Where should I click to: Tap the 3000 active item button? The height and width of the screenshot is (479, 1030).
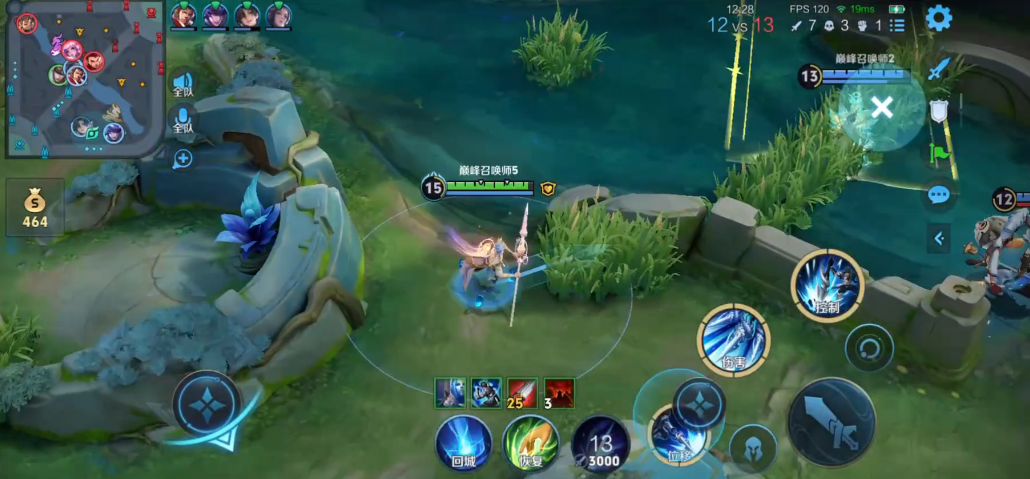[600, 443]
